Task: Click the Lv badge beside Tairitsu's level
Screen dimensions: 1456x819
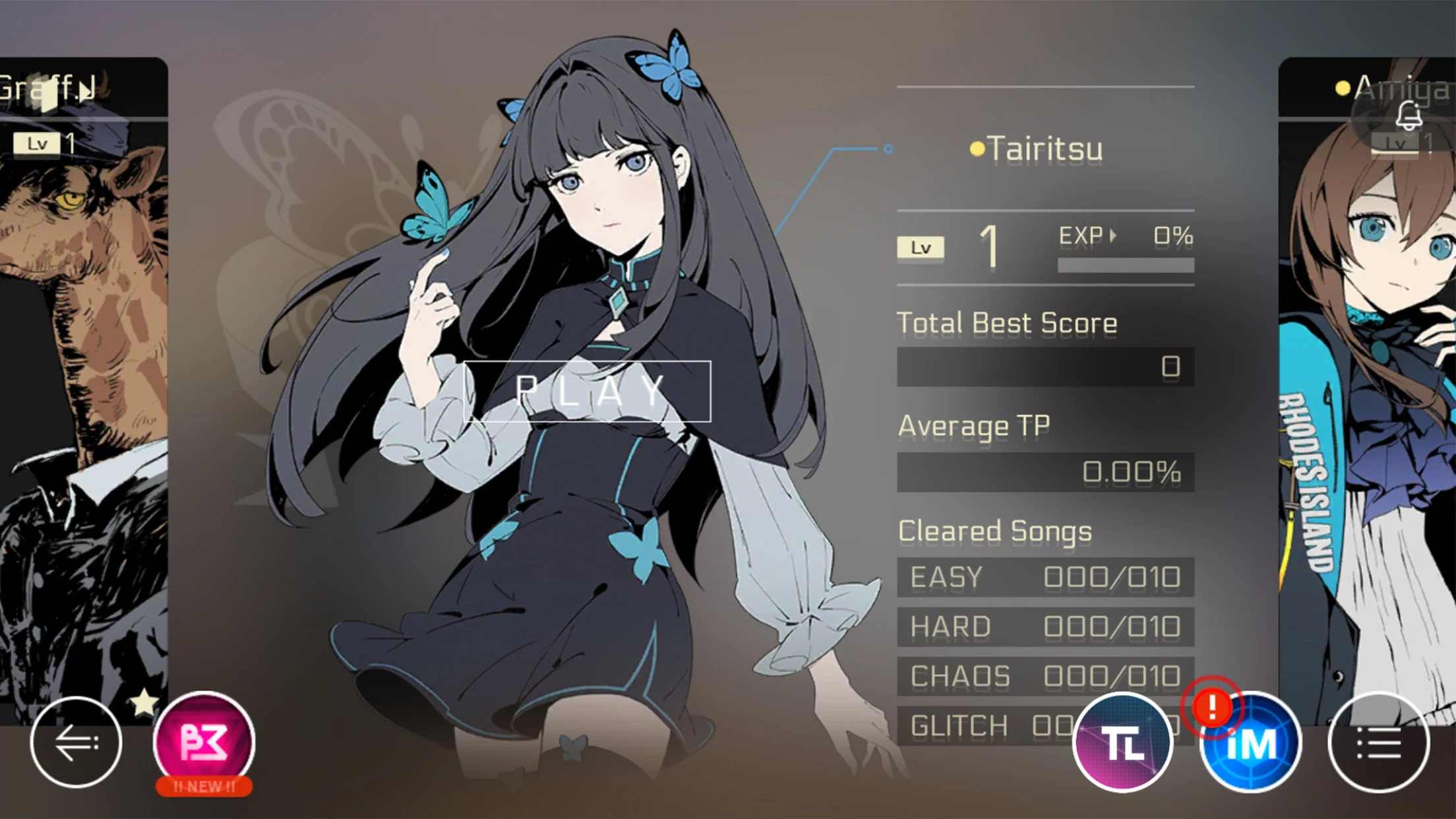Action: click(921, 247)
